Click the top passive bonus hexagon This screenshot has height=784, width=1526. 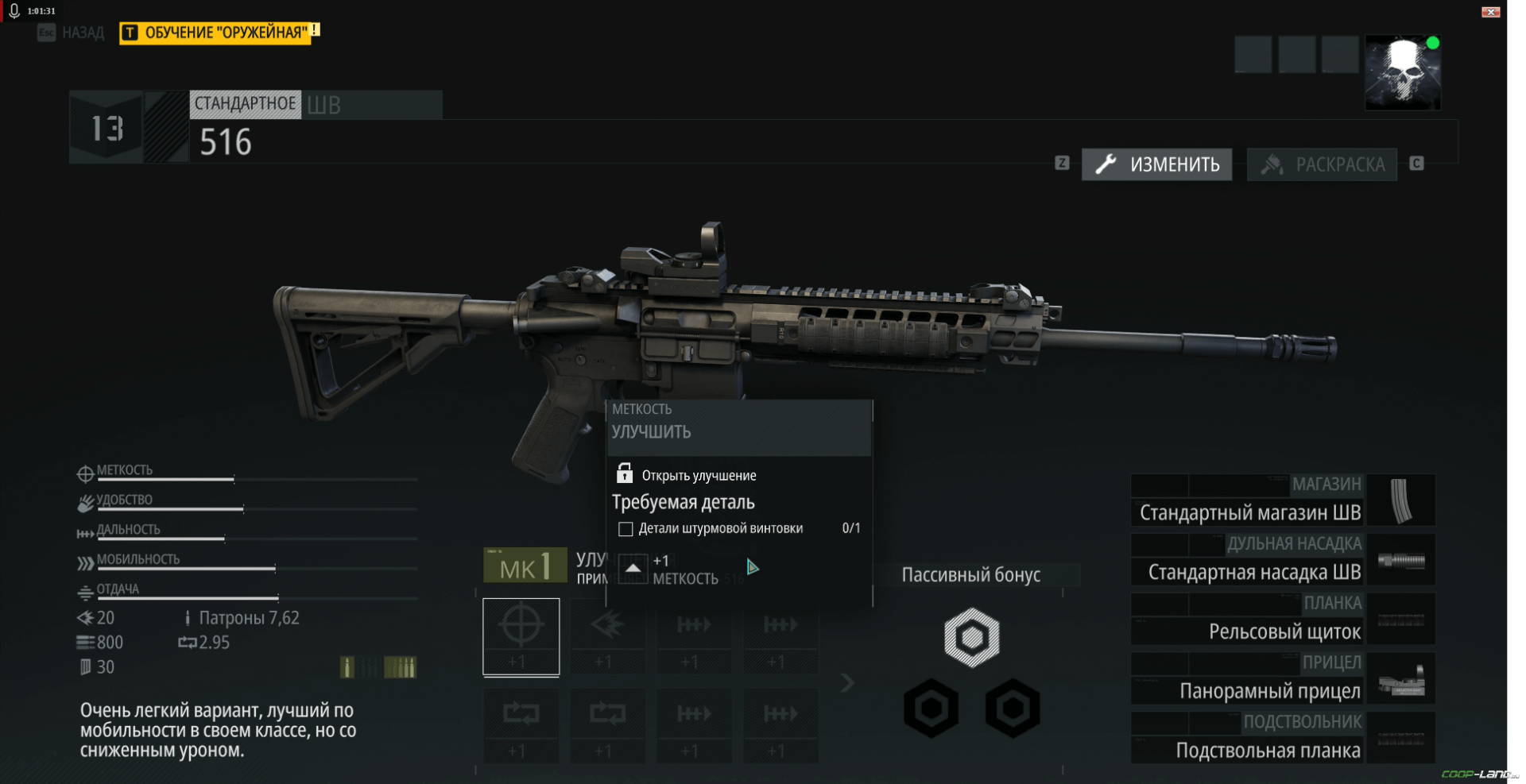click(x=971, y=637)
